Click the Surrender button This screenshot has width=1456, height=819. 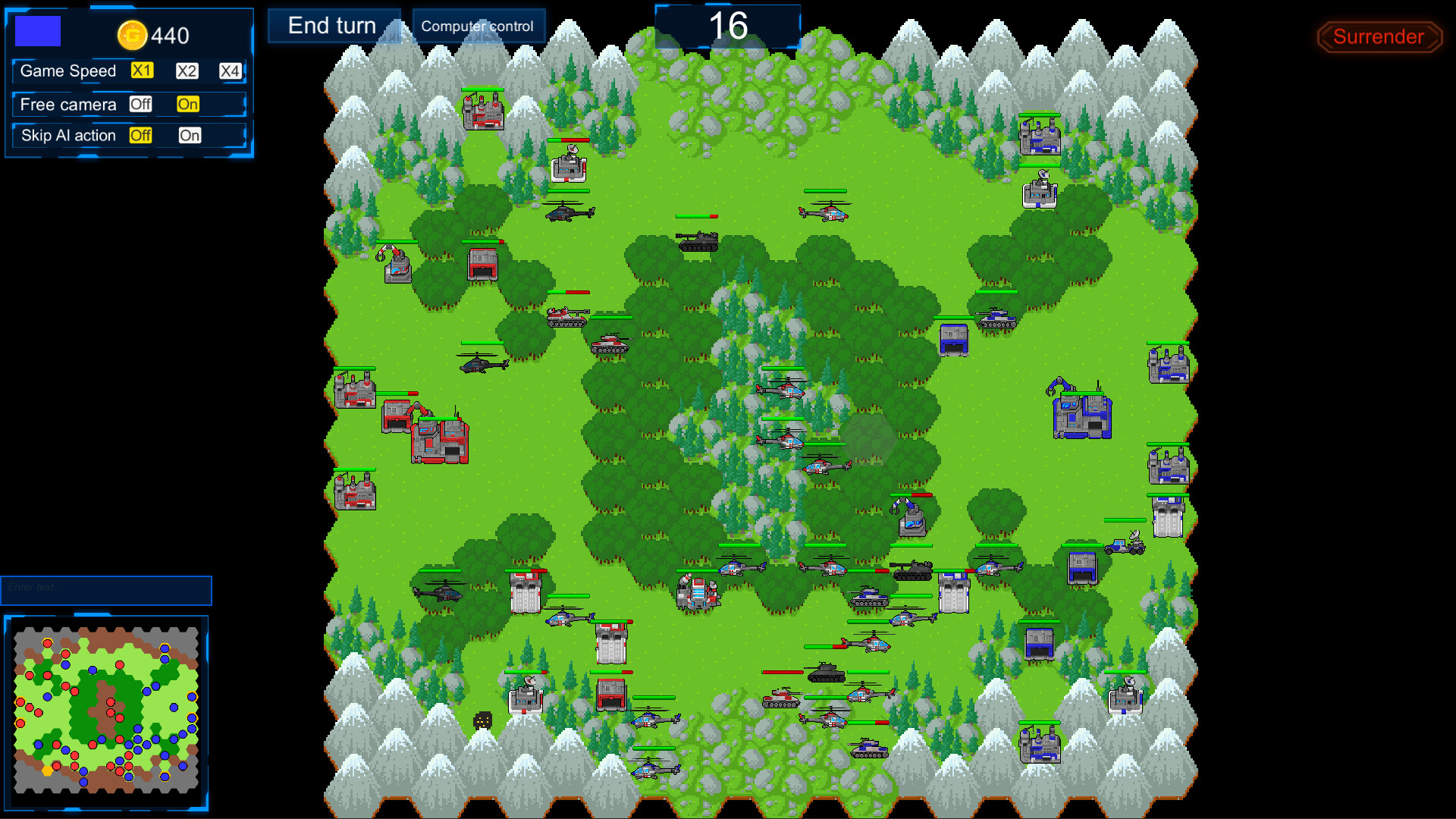(1379, 37)
